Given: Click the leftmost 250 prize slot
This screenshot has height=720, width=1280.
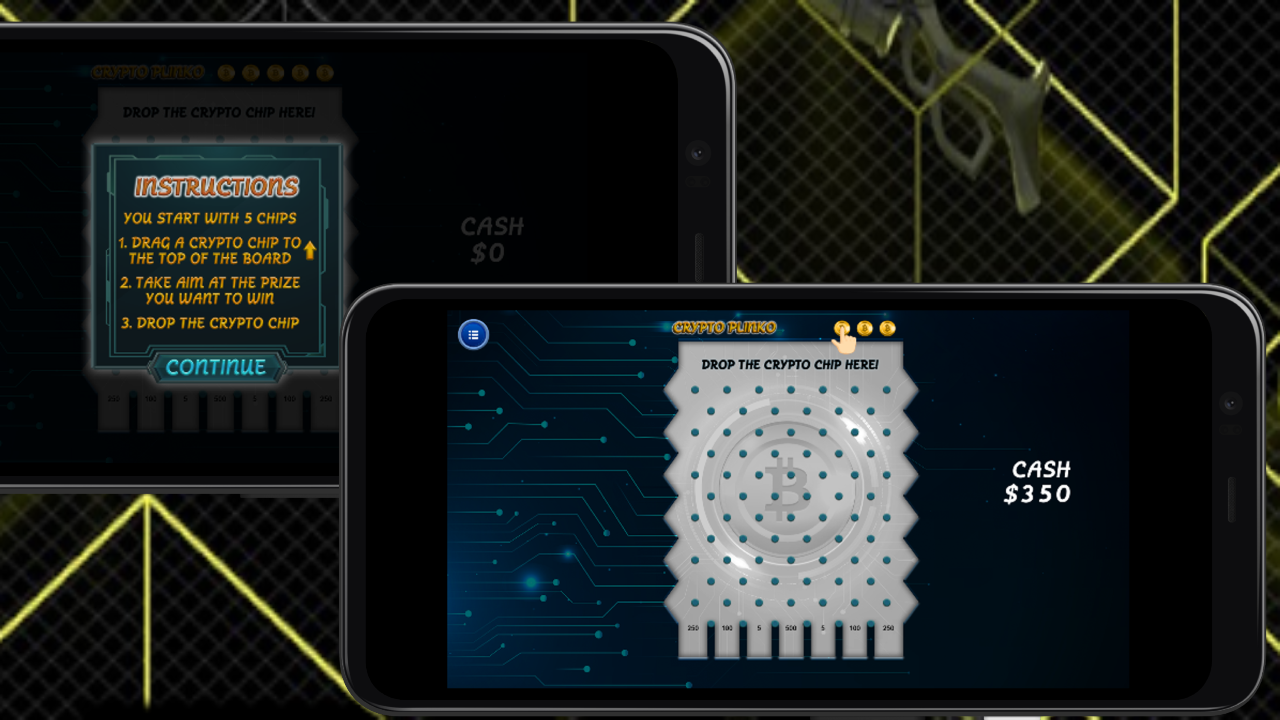Looking at the screenshot, I should click(691, 627).
